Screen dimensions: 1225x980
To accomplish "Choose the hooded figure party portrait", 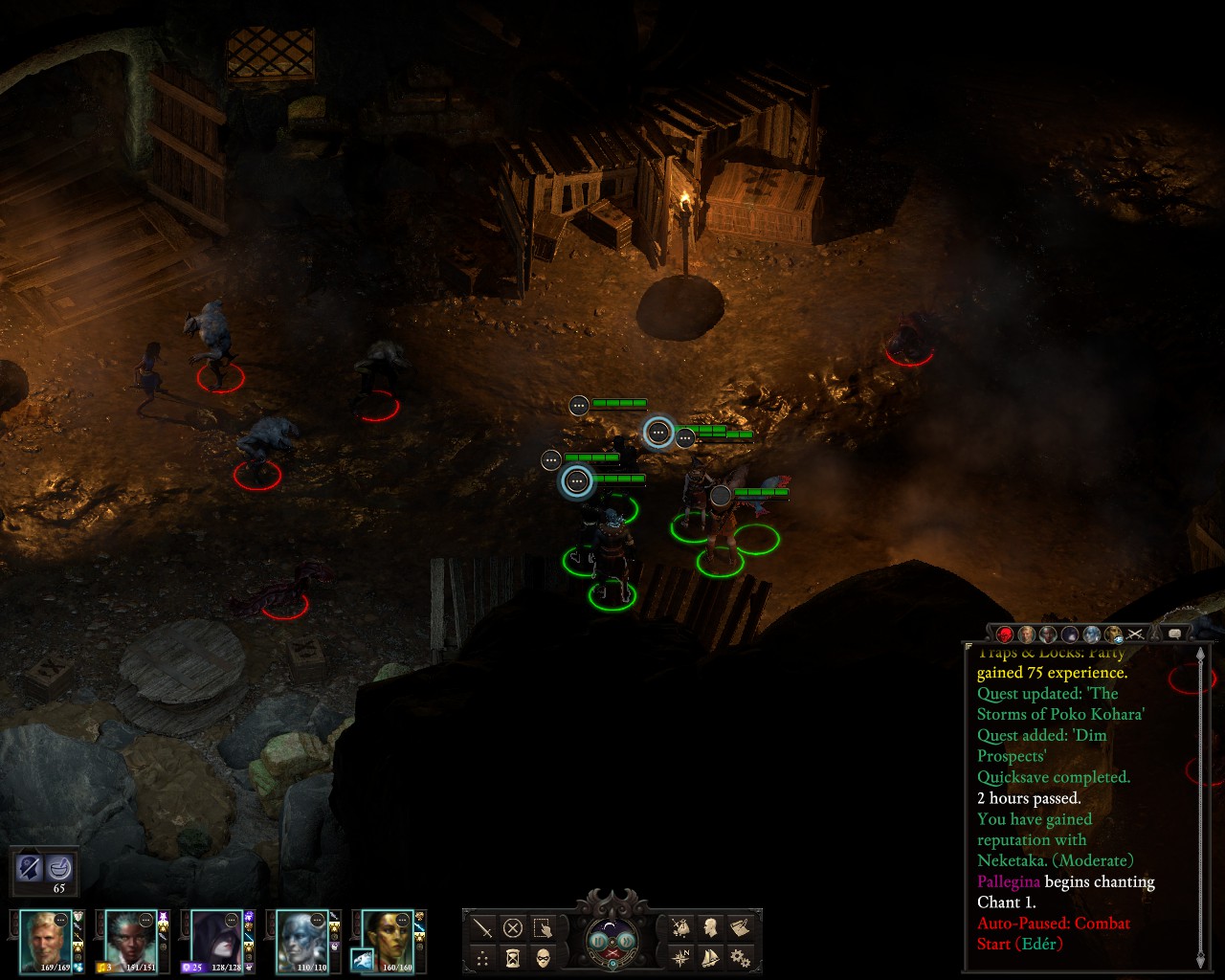I will 216,940.
